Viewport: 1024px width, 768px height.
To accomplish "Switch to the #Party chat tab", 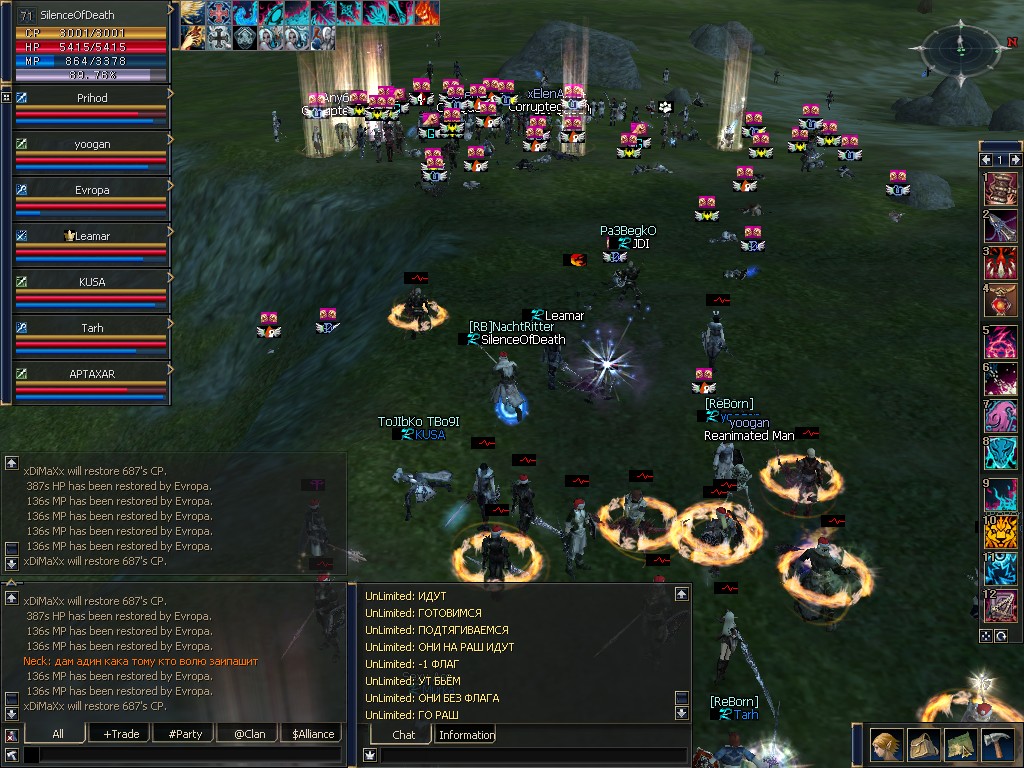I will [x=185, y=734].
